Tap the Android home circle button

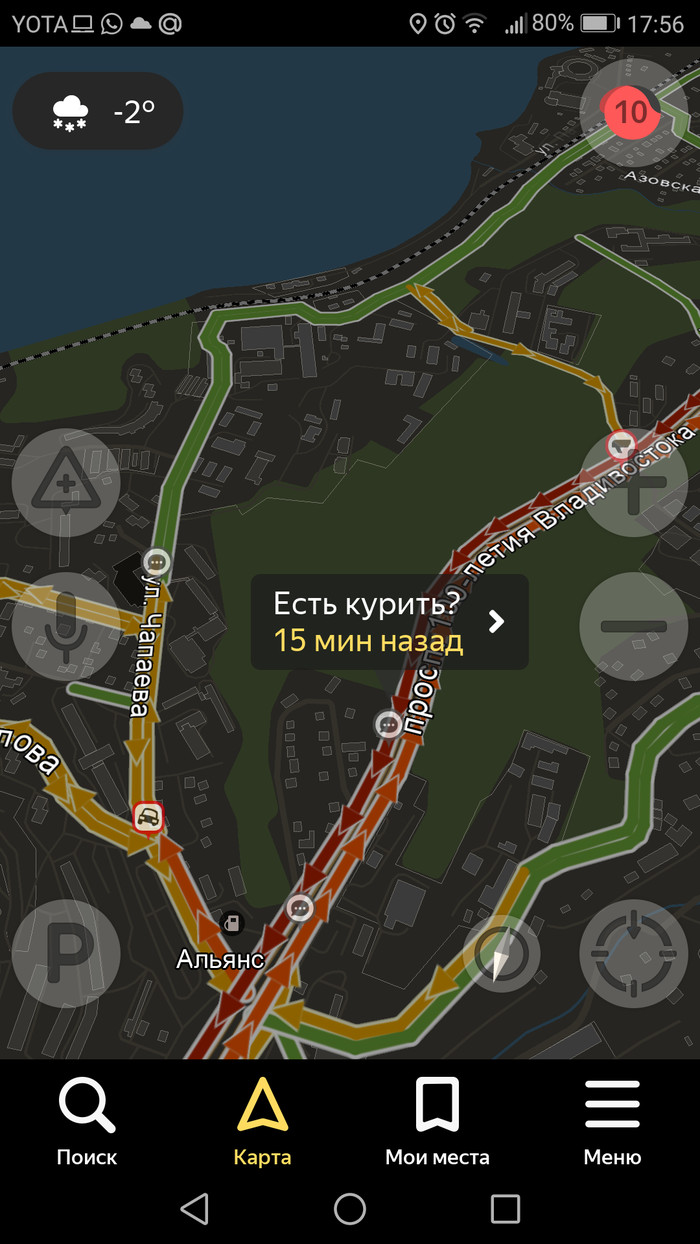(x=350, y=1209)
